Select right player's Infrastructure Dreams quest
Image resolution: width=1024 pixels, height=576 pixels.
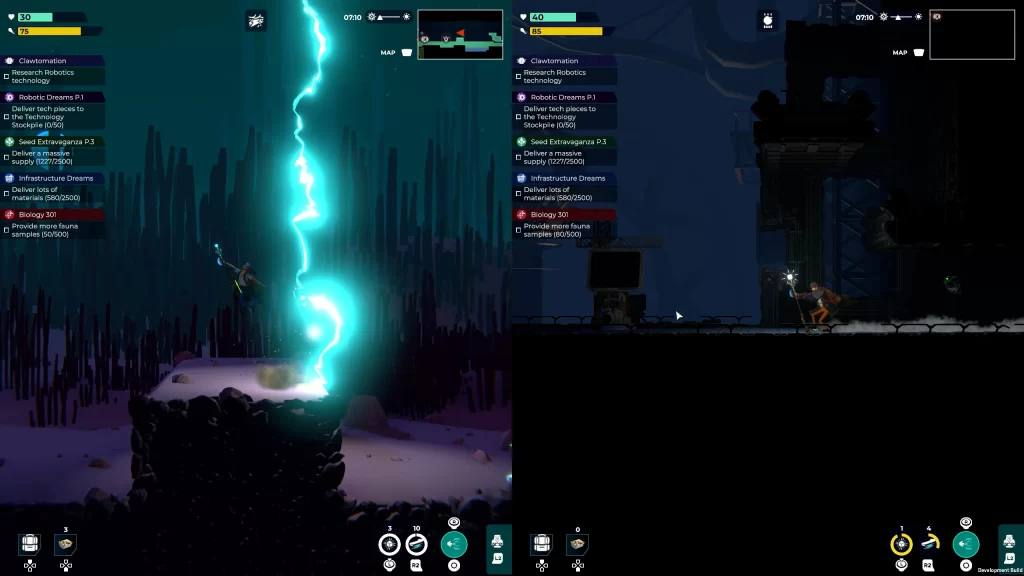click(x=567, y=178)
